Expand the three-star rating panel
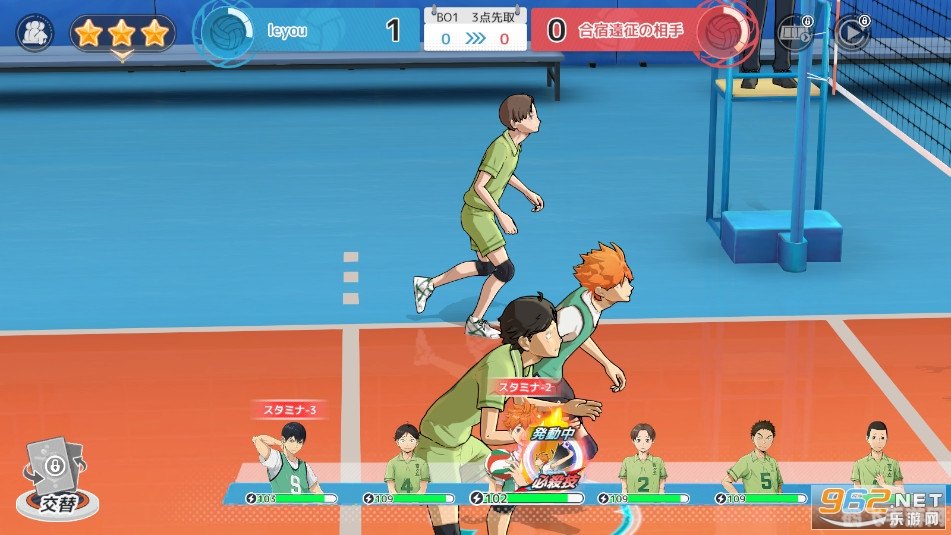The height and width of the screenshot is (535, 951). [x=122, y=36]
